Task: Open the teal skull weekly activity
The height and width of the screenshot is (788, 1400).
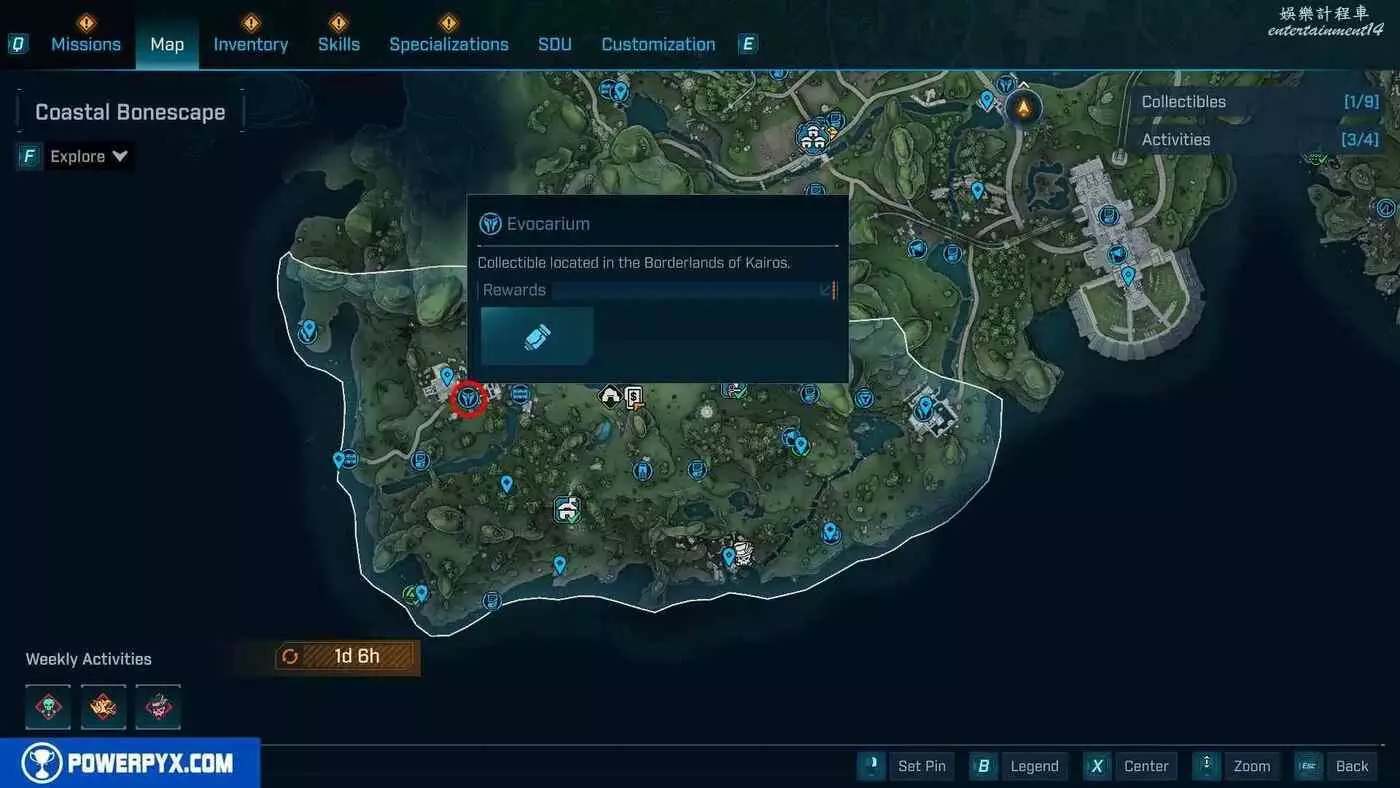Action: 48,707
